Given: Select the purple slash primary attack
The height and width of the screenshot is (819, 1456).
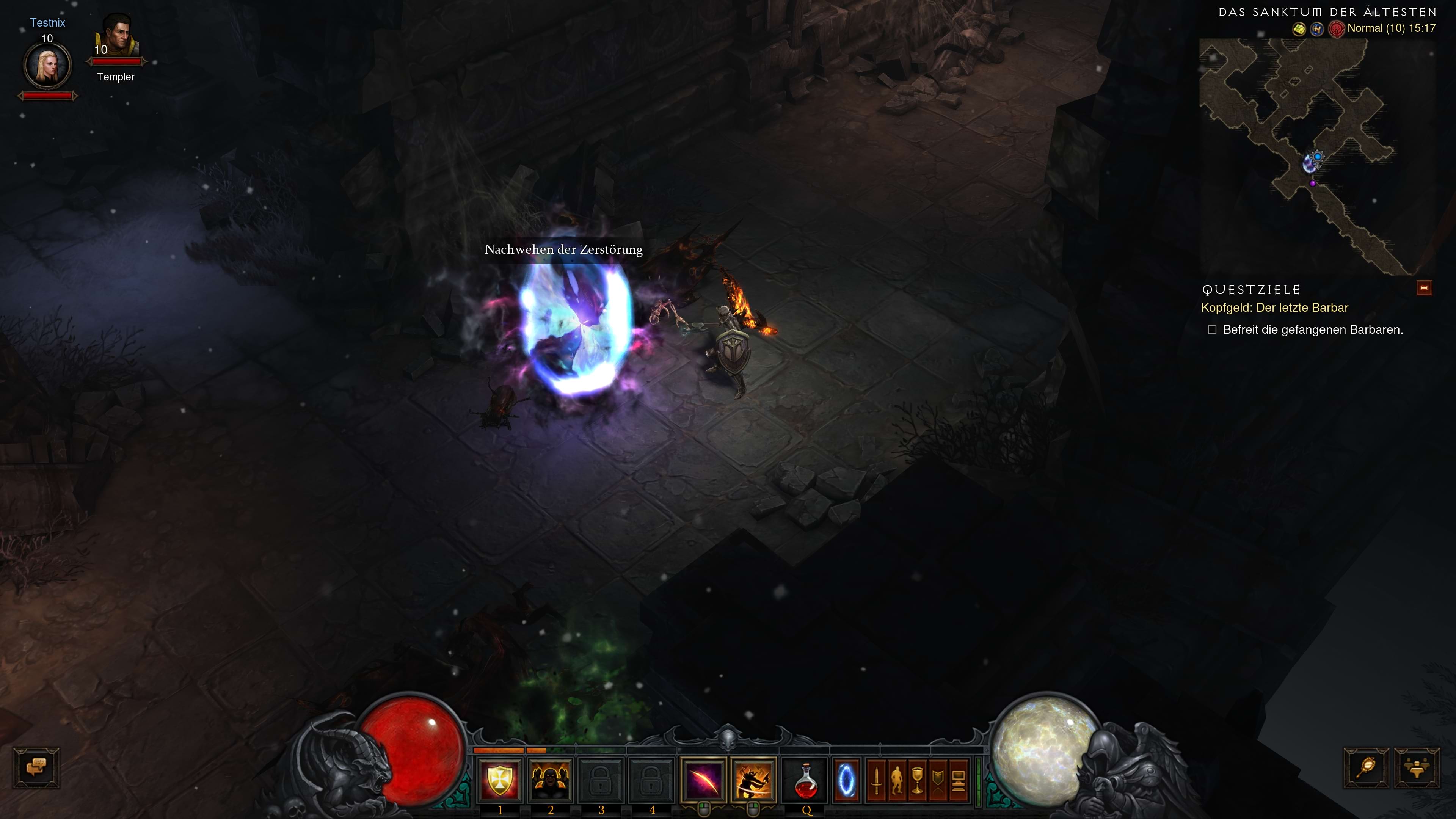Looking at the screenshot, I should 704,781.
